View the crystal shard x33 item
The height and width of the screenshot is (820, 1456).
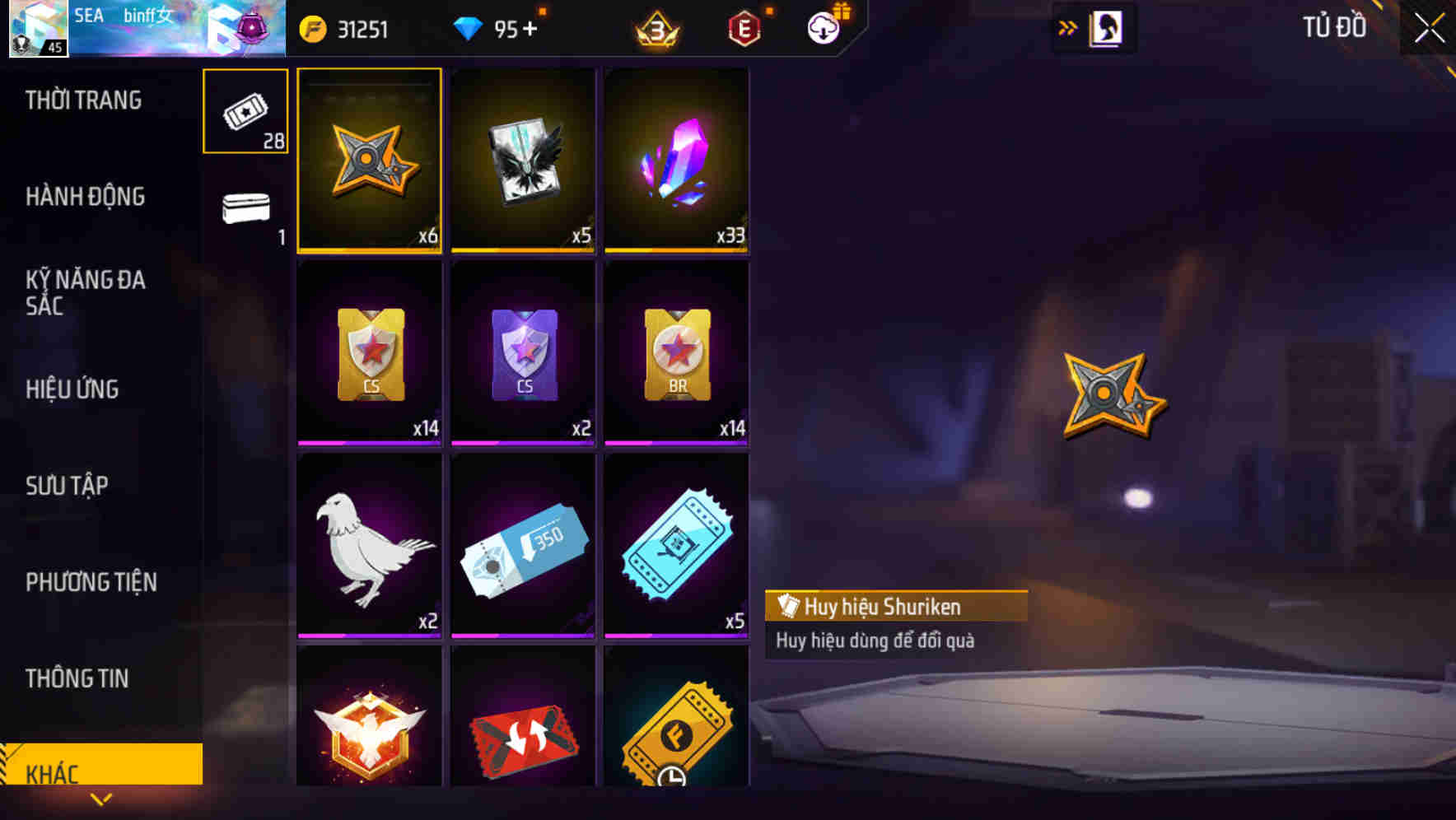coord(677,161)
